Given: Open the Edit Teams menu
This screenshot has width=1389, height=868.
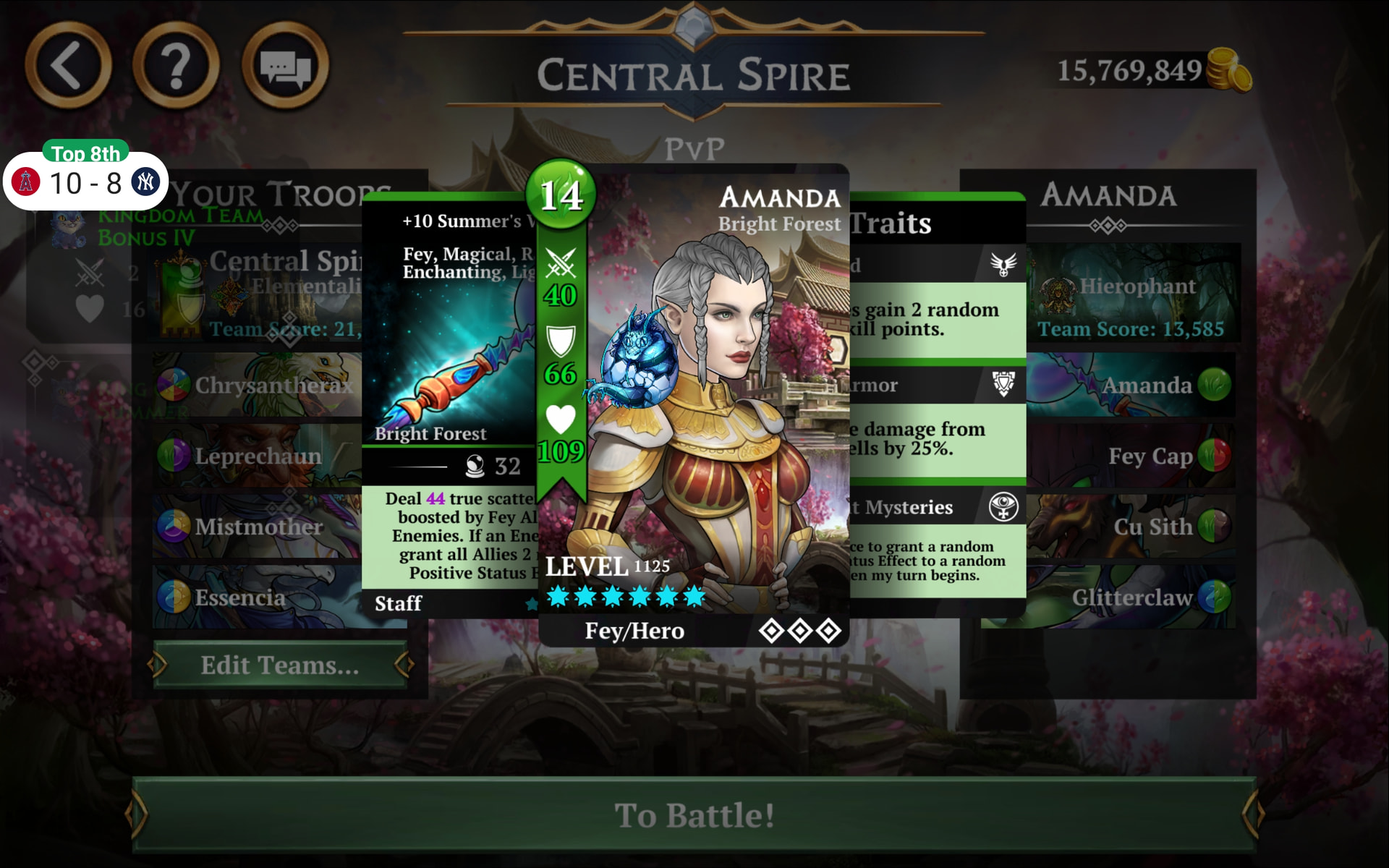Looking at the screenshot, I should (280, 665).
